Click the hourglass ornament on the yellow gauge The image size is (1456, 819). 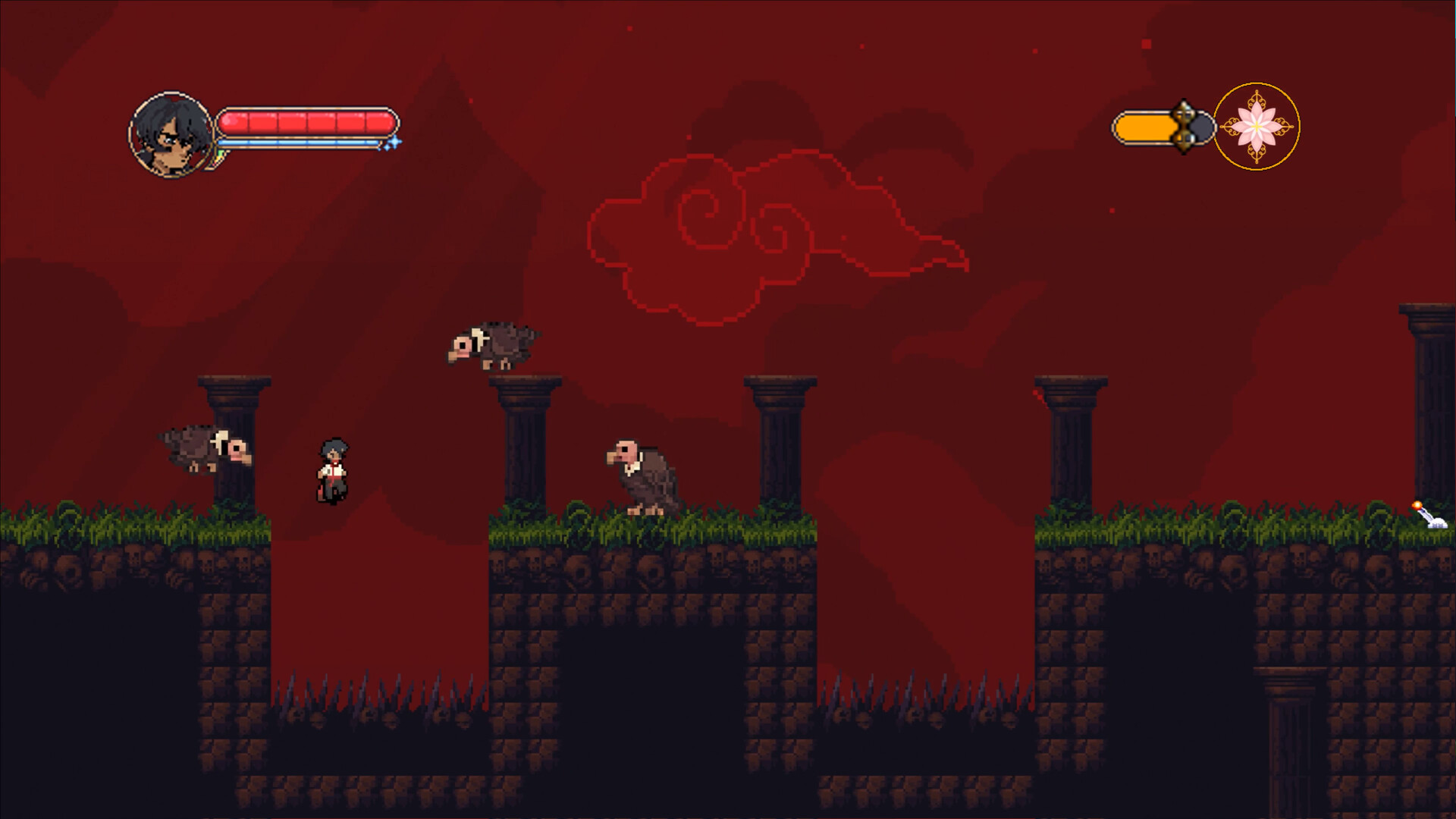point(1185,127)
